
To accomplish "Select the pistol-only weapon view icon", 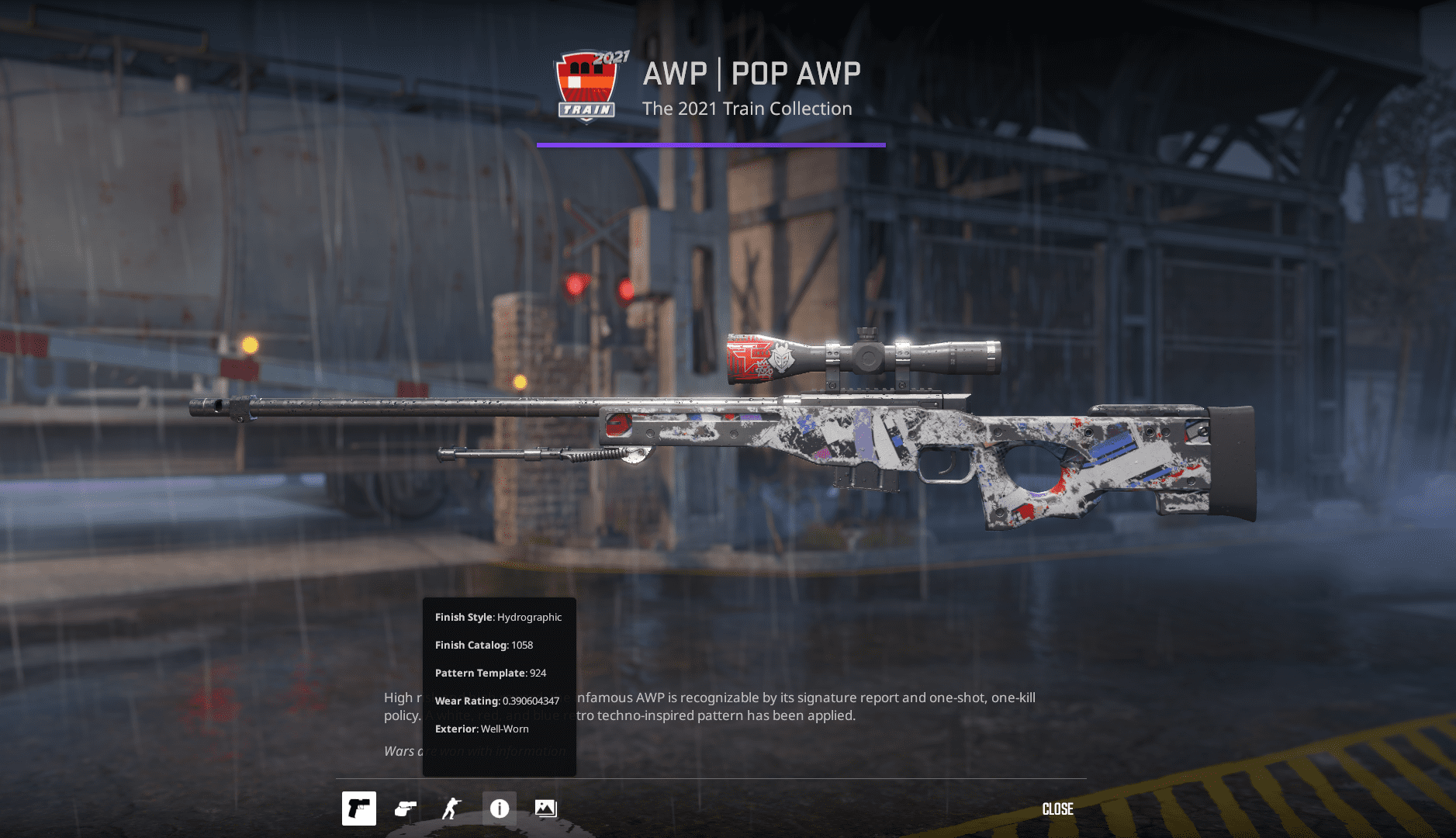I will pyautogui.click(x=359, y=809).
